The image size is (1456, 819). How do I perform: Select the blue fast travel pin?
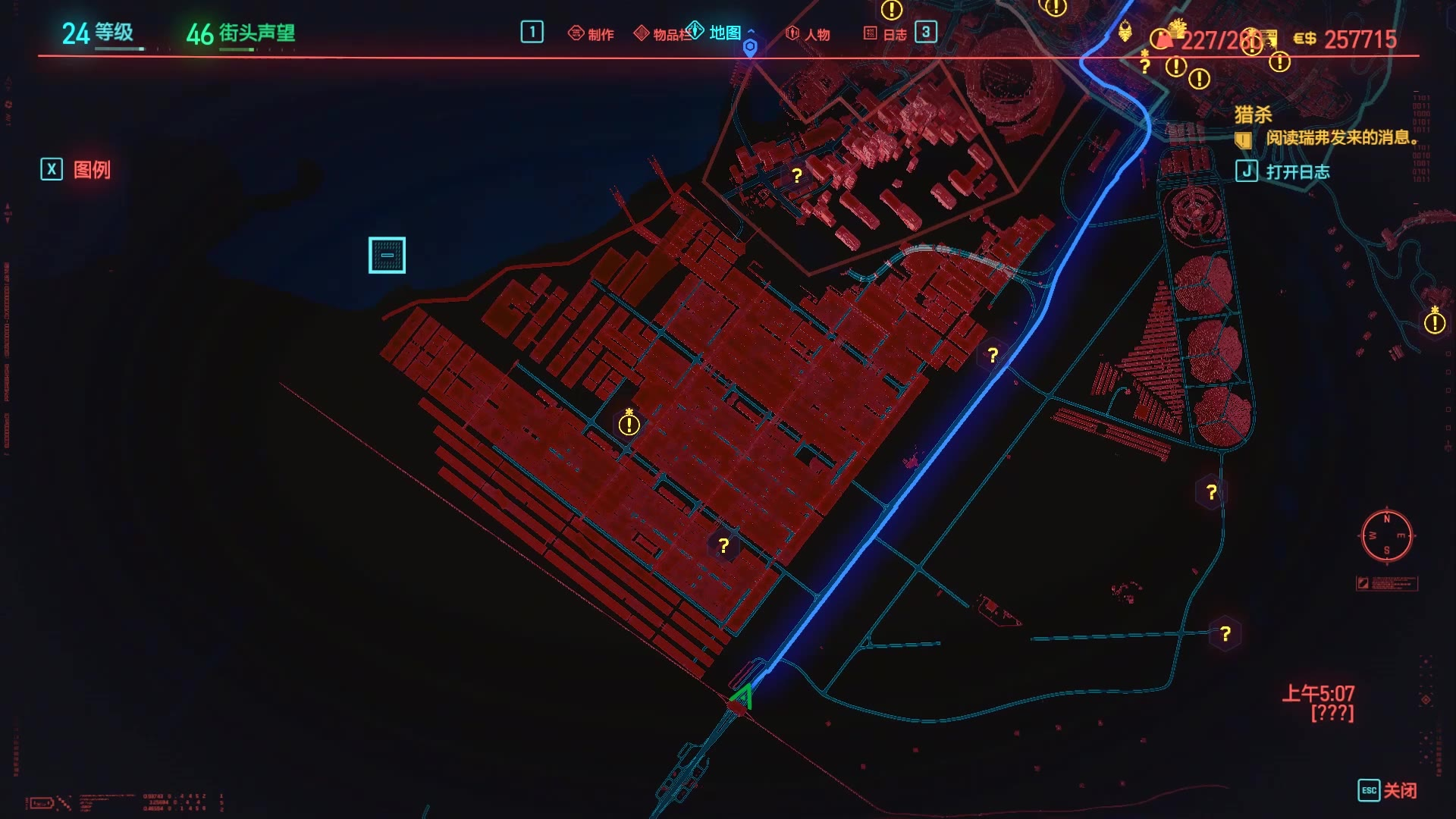point(750,49)
